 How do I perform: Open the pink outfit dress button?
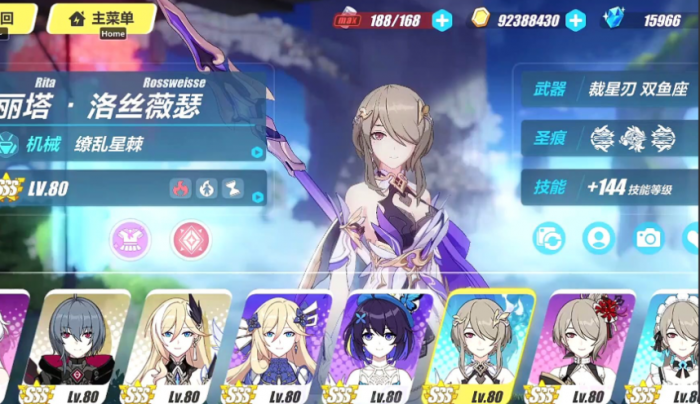pyautogui.click(x=130, y=240)
